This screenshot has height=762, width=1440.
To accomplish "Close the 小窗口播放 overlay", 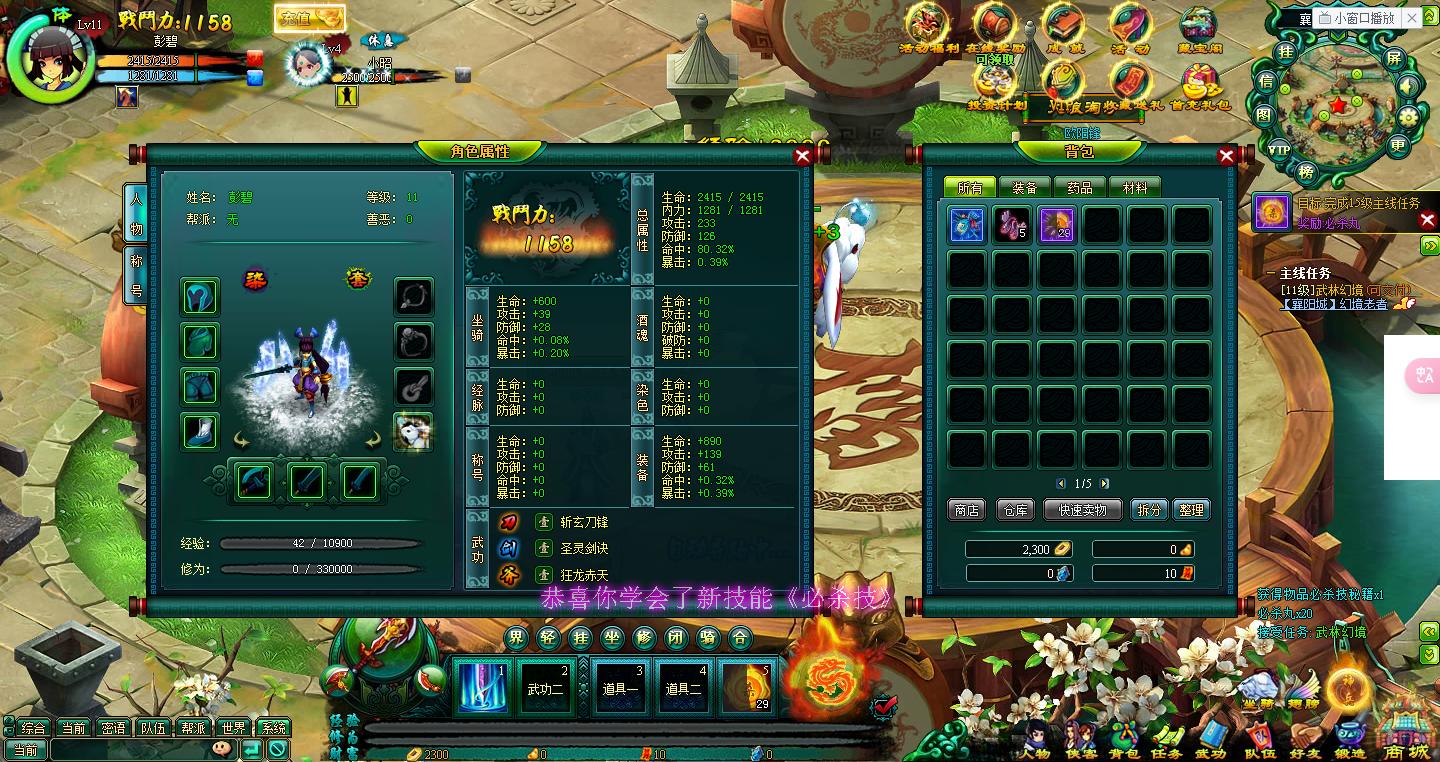I will click(1412, 18).
